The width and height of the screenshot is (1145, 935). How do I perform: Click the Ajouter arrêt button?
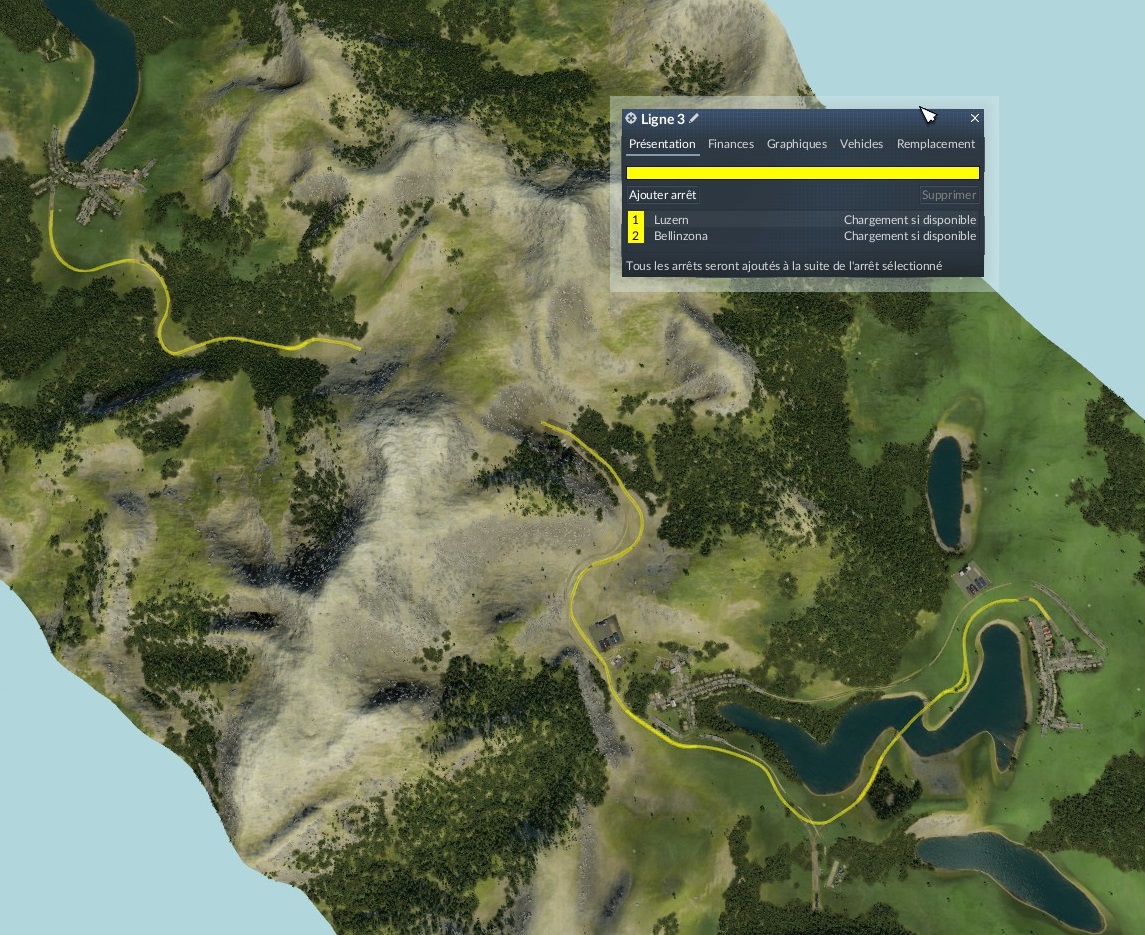point(663,195)
